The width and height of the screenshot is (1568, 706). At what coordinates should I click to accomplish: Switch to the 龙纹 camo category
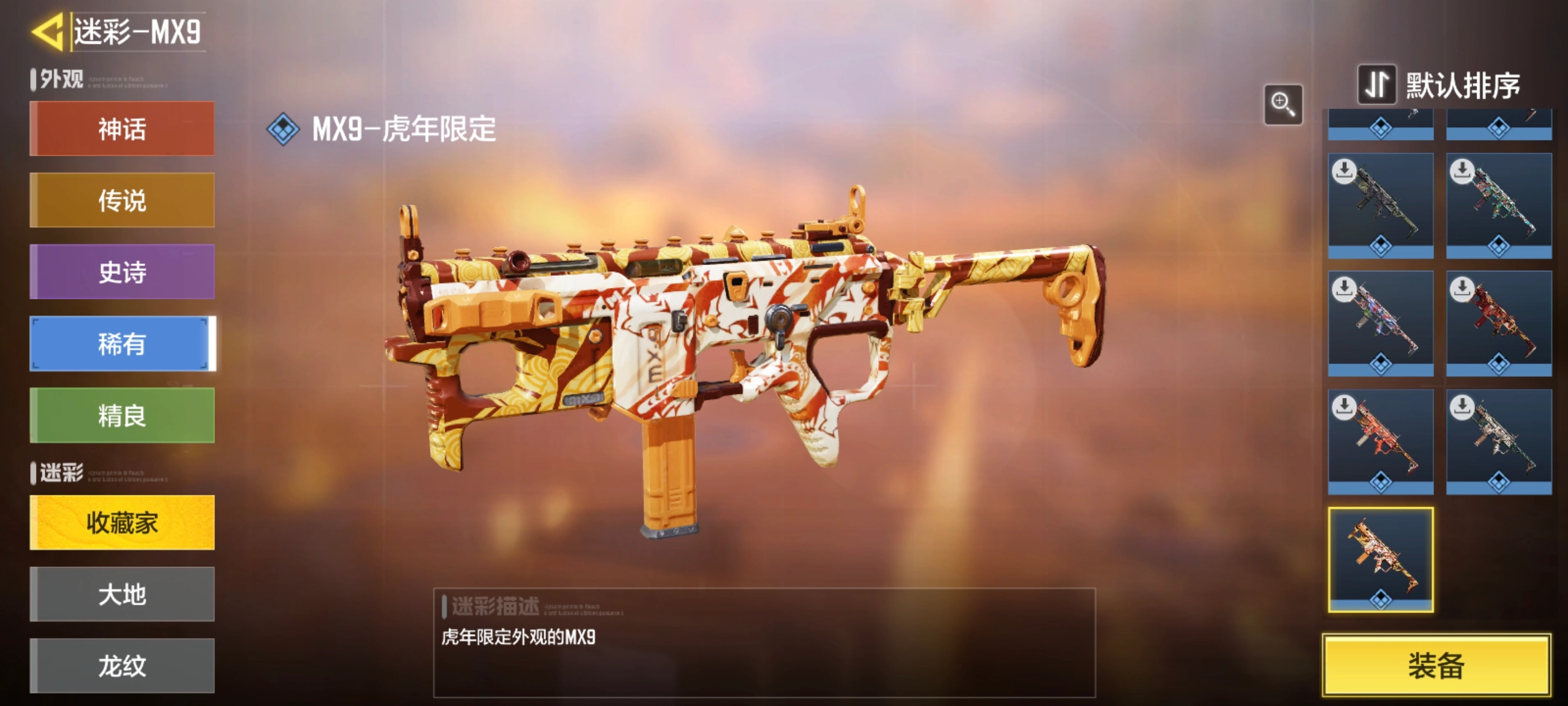click(122, 665)
